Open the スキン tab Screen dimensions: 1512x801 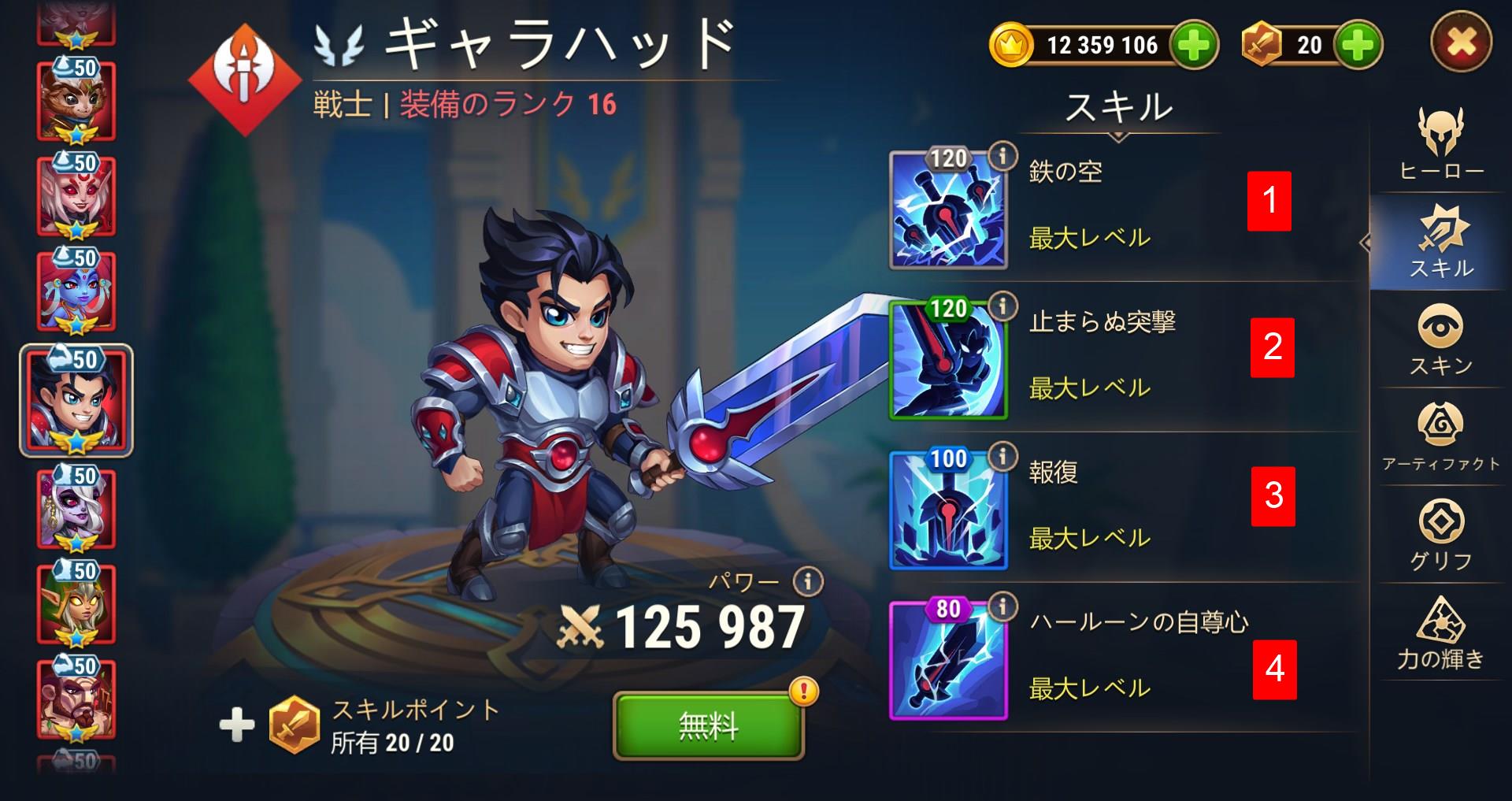1441,339
